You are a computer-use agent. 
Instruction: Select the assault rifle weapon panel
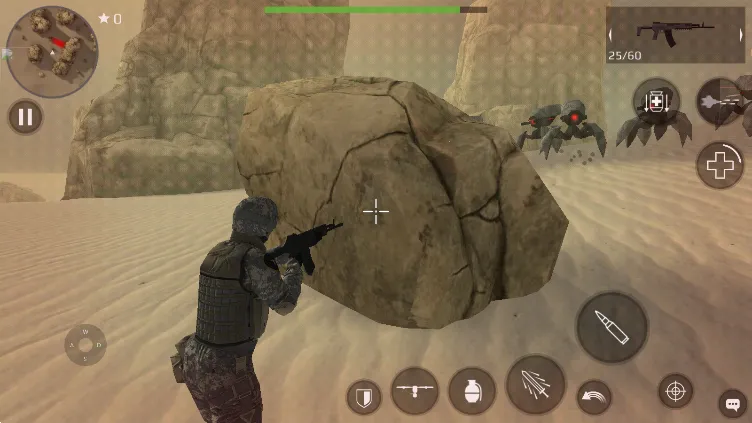tap(675, 34)
